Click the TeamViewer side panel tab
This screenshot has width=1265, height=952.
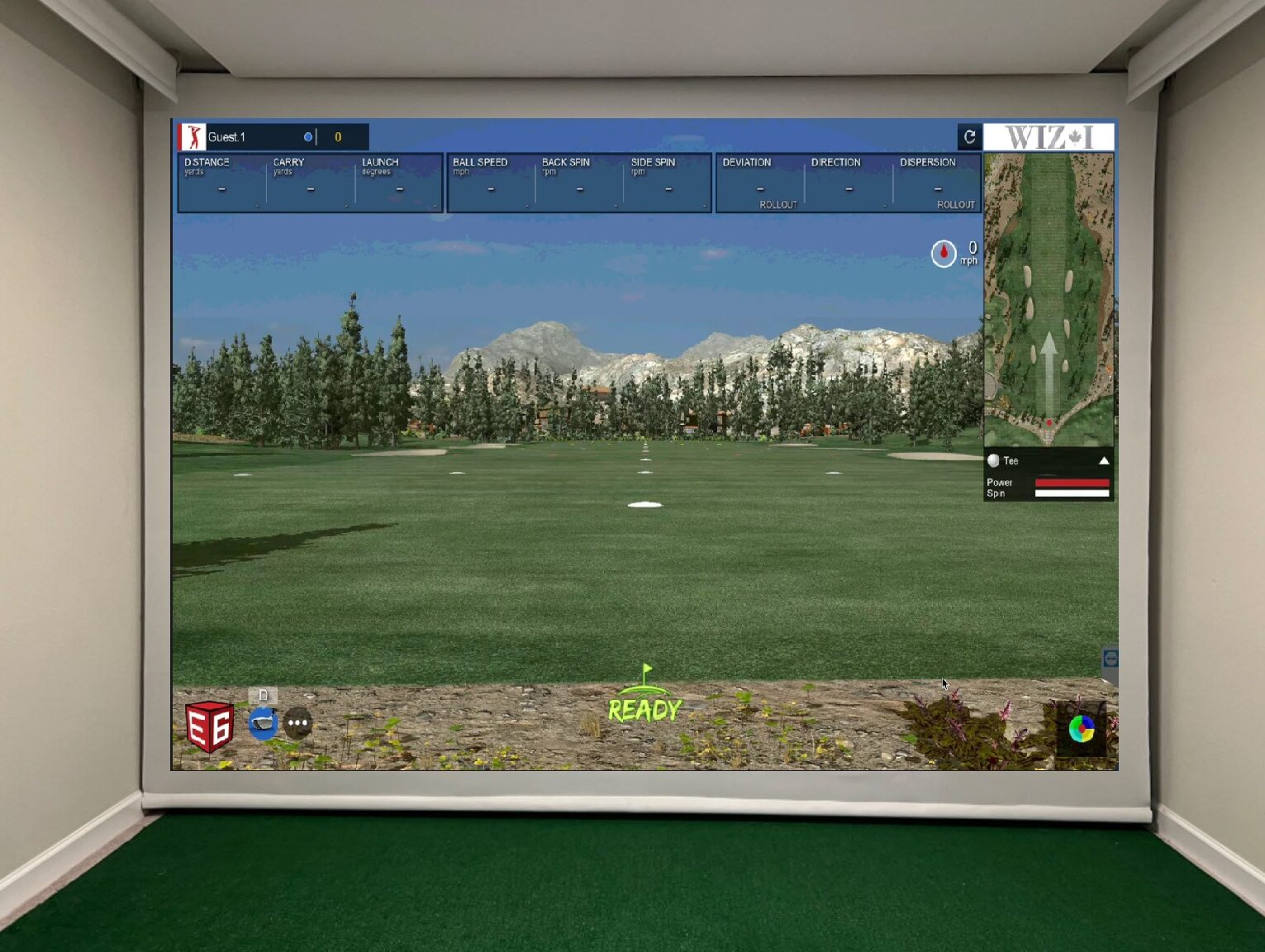1110,659
